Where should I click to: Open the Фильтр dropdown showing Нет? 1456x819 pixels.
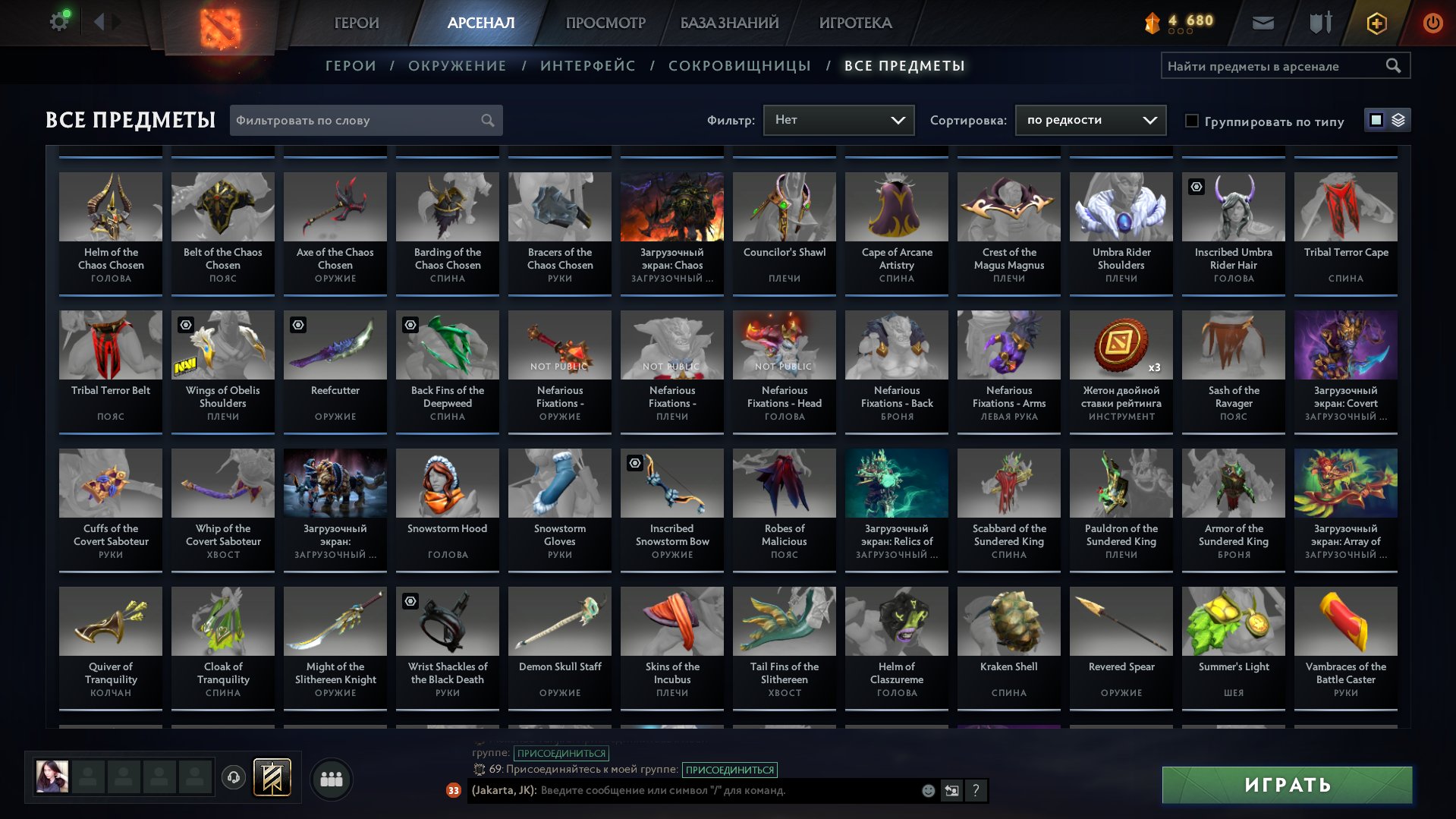click(838, 119)
